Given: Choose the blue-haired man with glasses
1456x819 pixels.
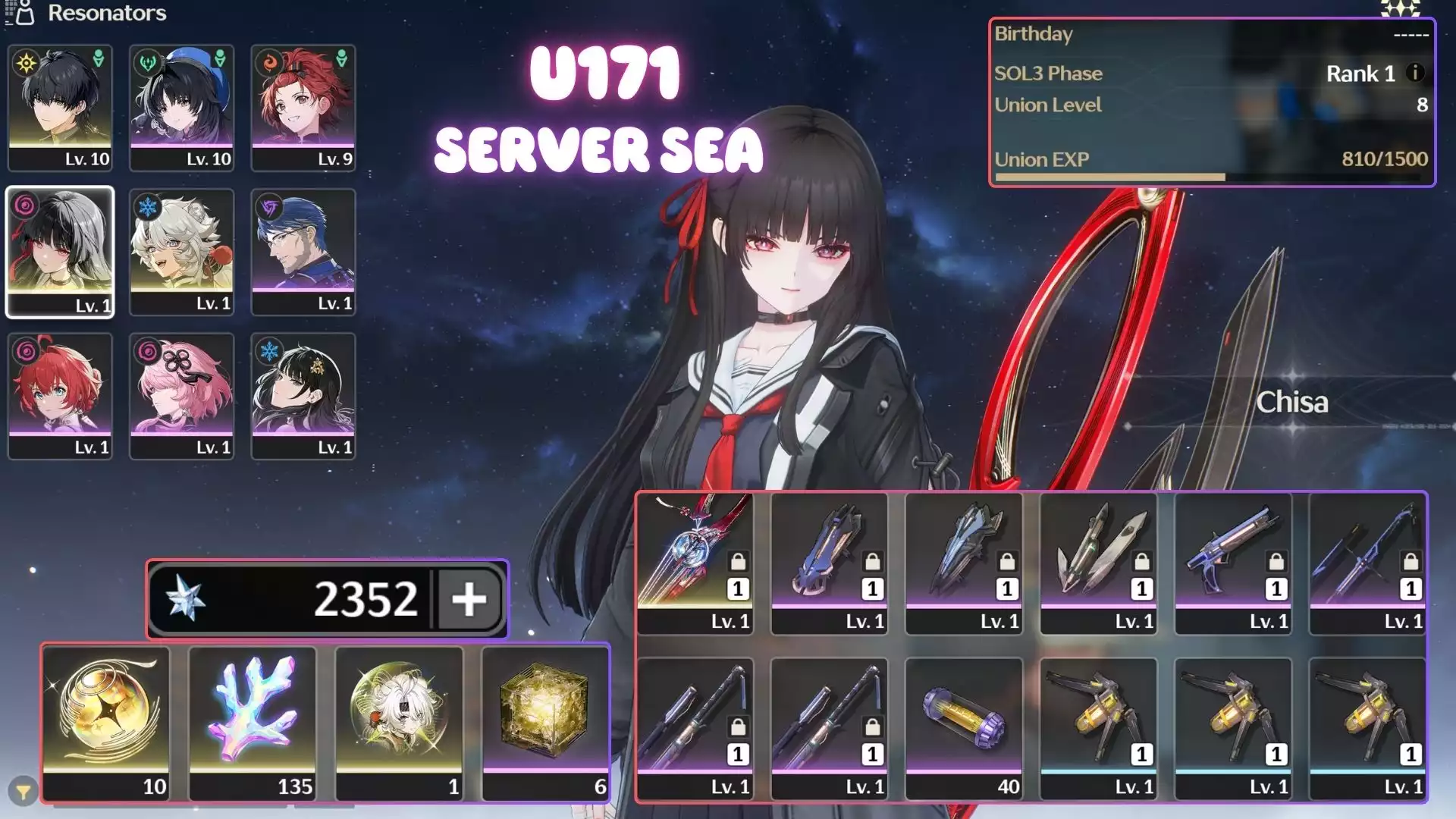Looking at the screenshot, I should click(x=303, y=252).
